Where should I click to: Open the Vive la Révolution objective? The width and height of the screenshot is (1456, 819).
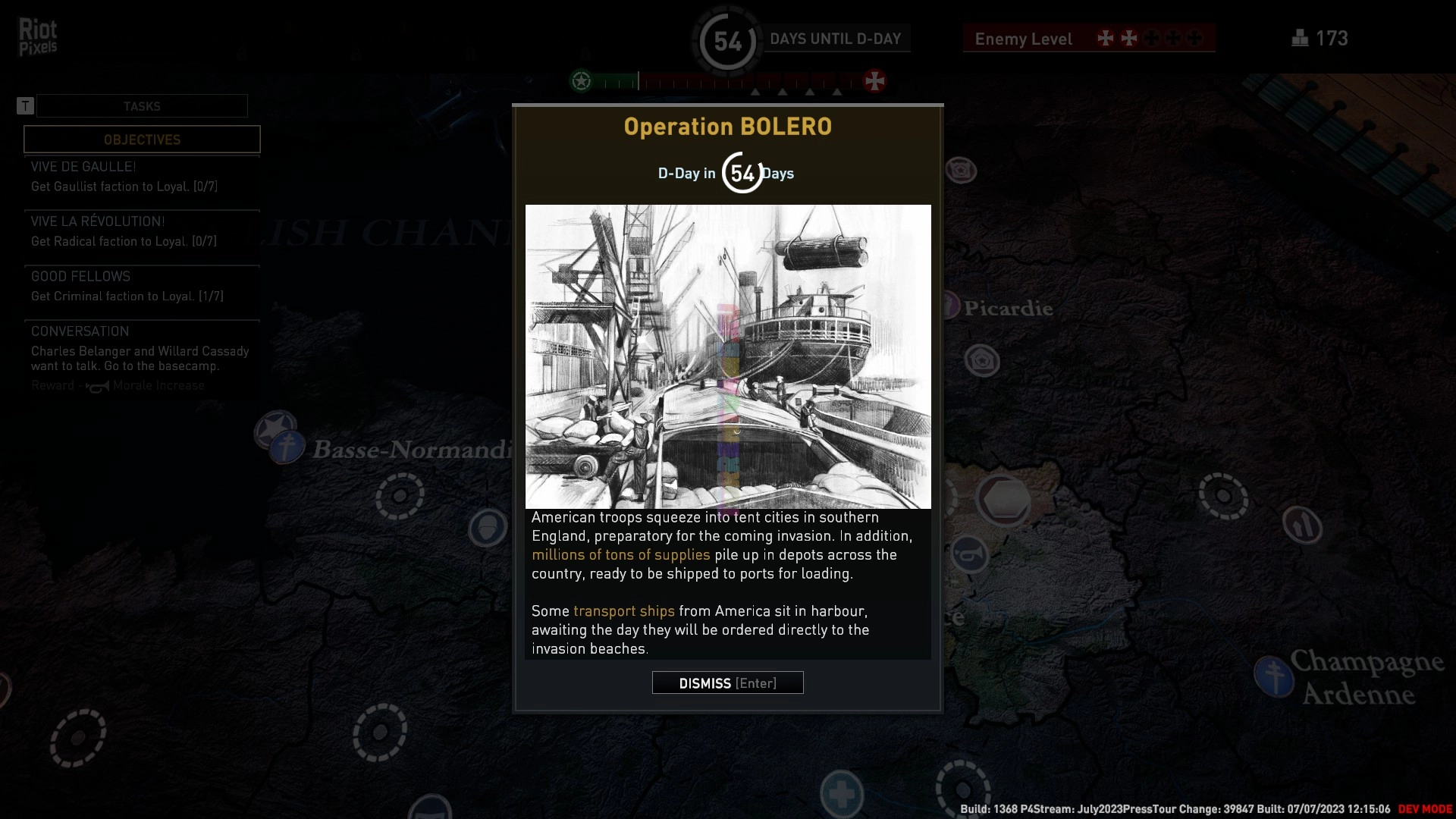(142, 231)
